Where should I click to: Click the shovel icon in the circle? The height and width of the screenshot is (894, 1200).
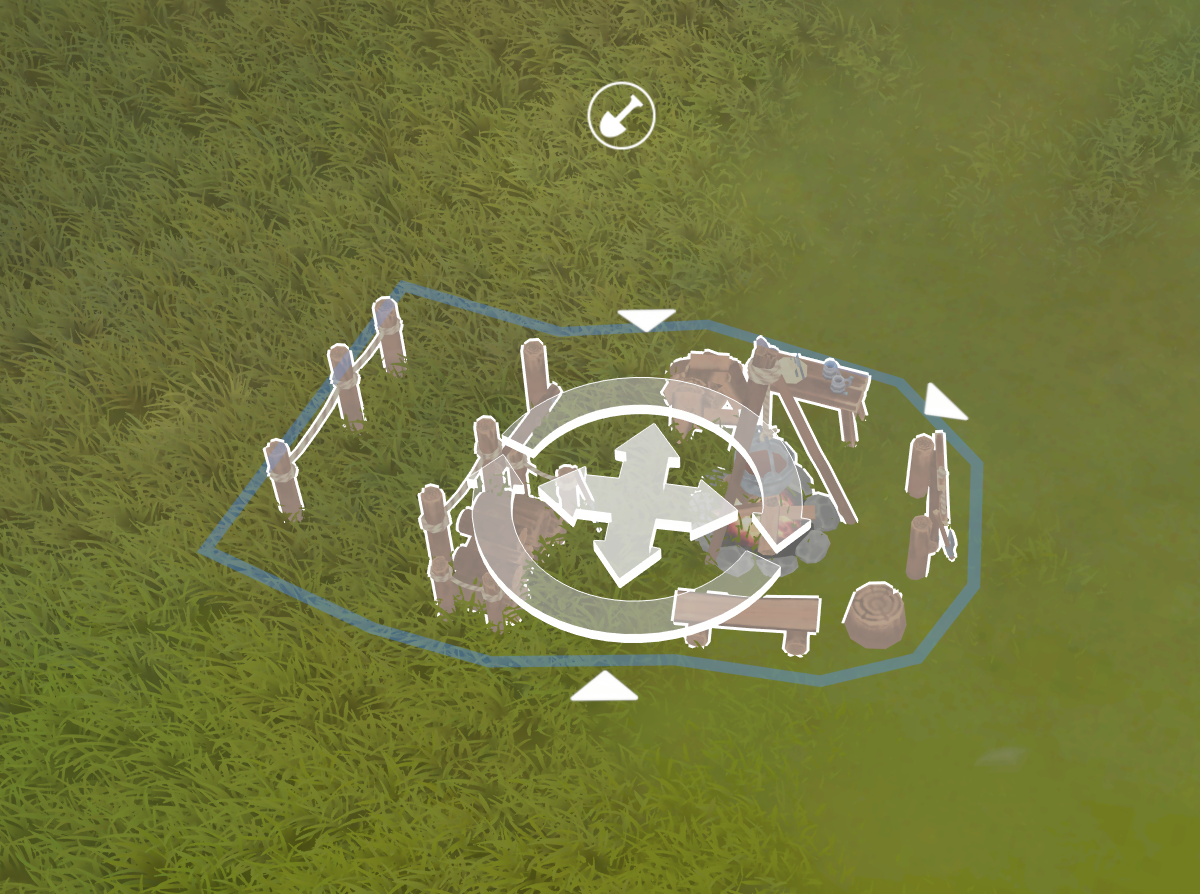pyautogui.click(x=621, y=116)
